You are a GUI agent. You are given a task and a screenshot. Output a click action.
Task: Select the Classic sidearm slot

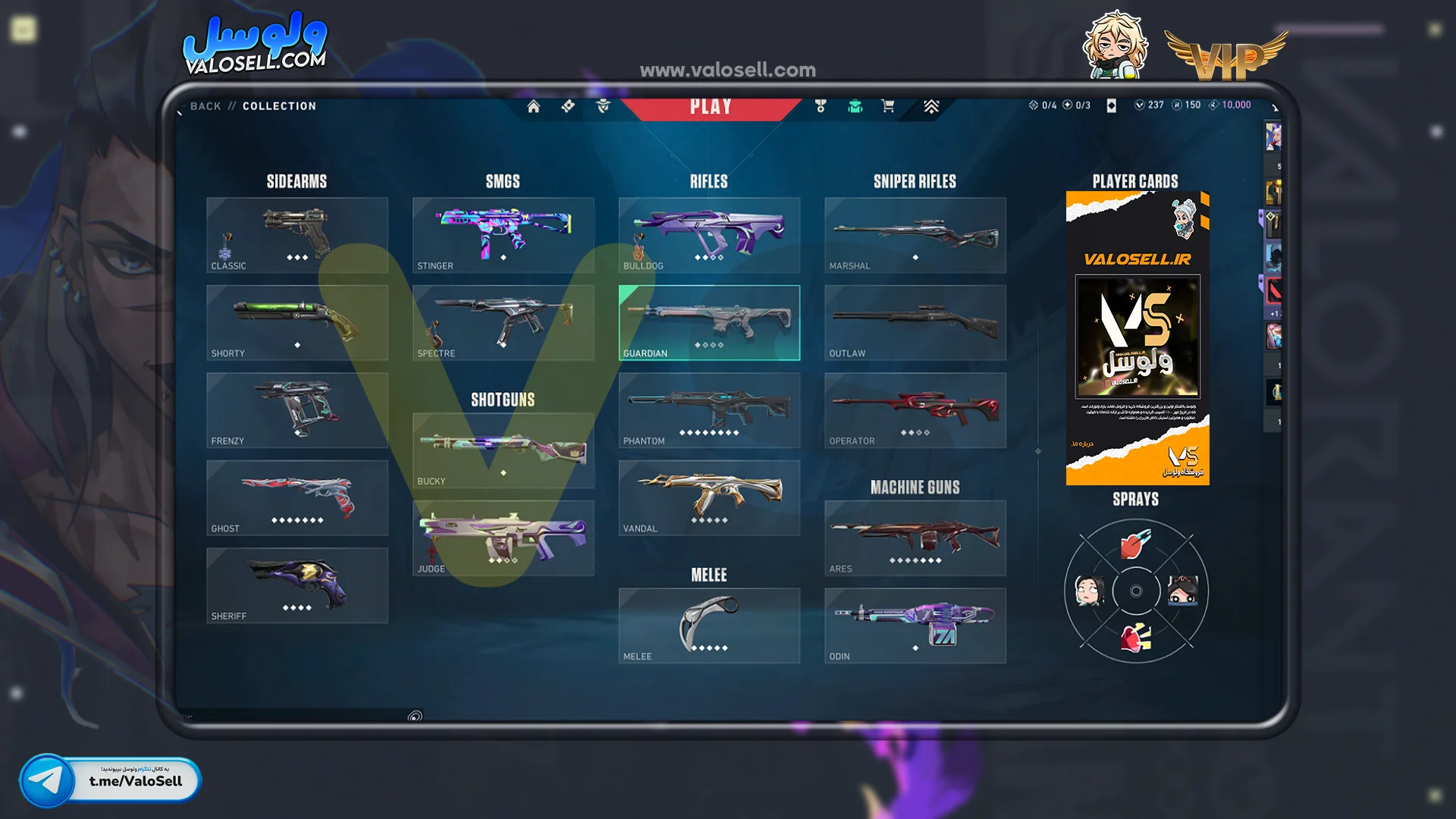(297, 235)
